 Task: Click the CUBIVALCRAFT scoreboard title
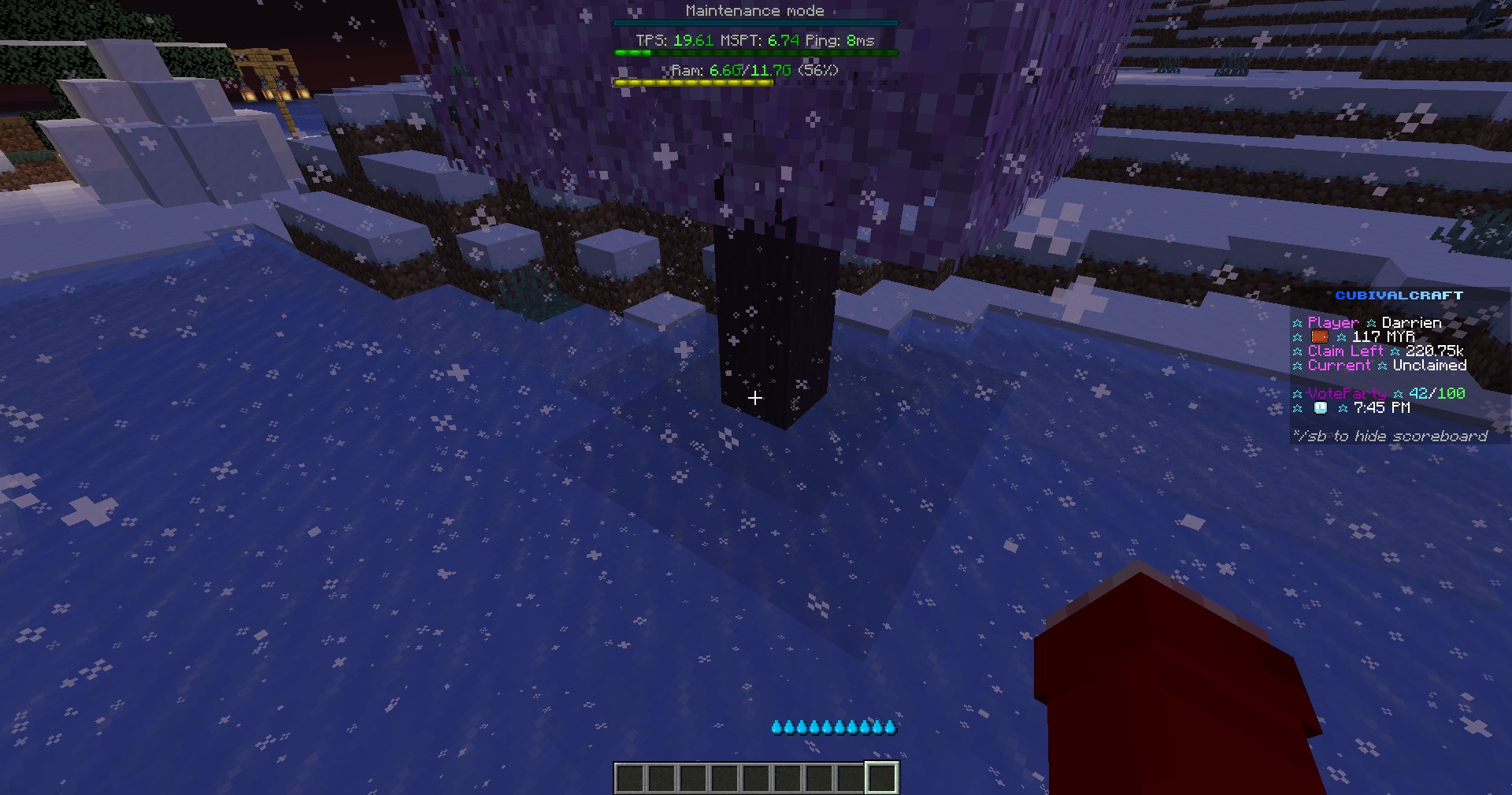1400,295
